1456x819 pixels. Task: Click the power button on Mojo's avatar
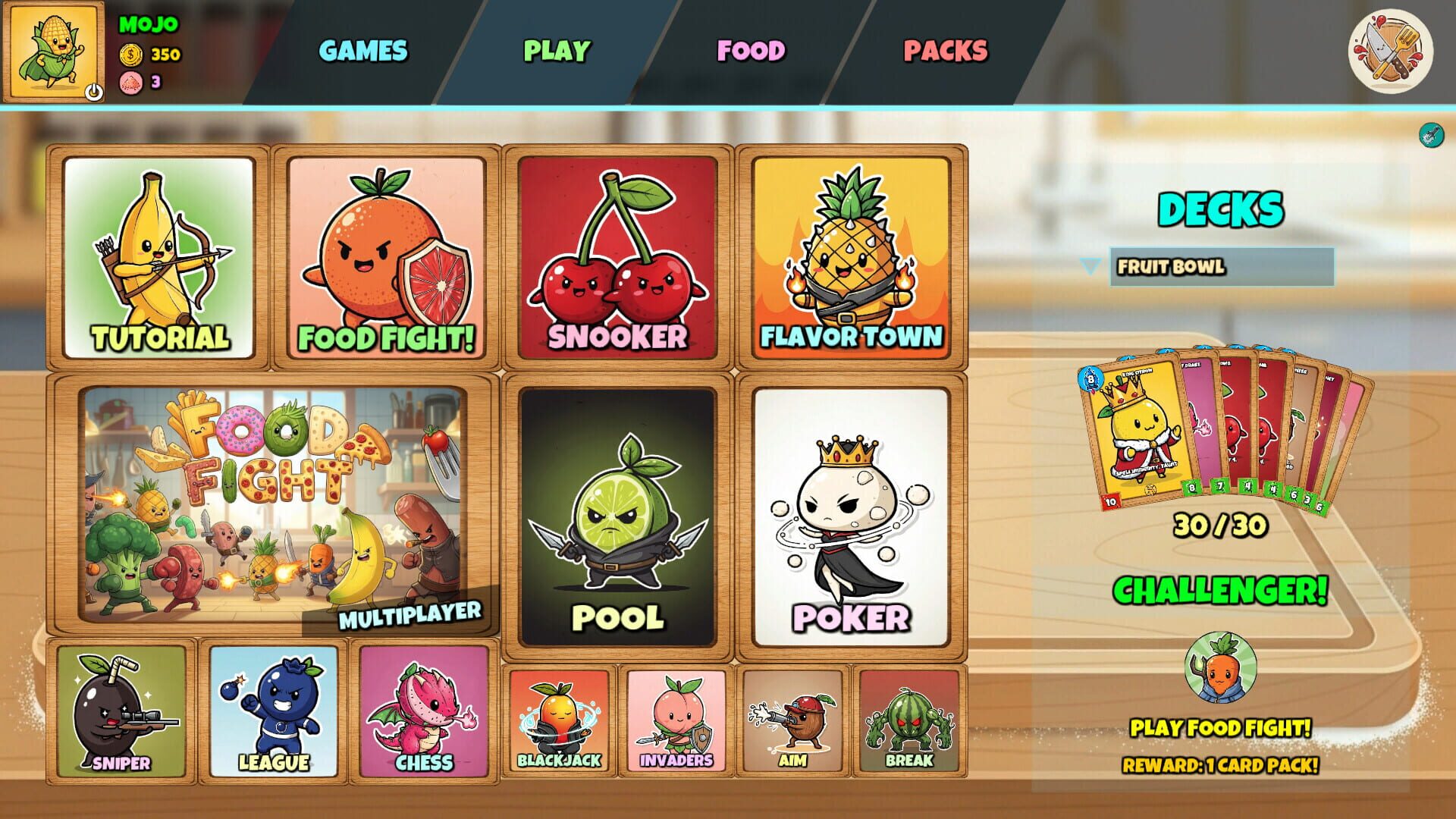(93, 90)
